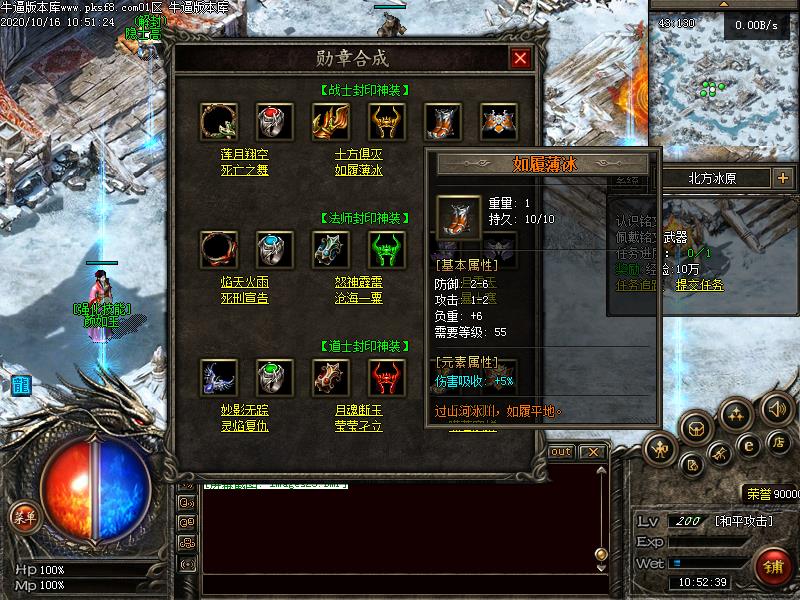Click the red 铺 shop button
The image size is (800, 600).
tap(770, 566)
